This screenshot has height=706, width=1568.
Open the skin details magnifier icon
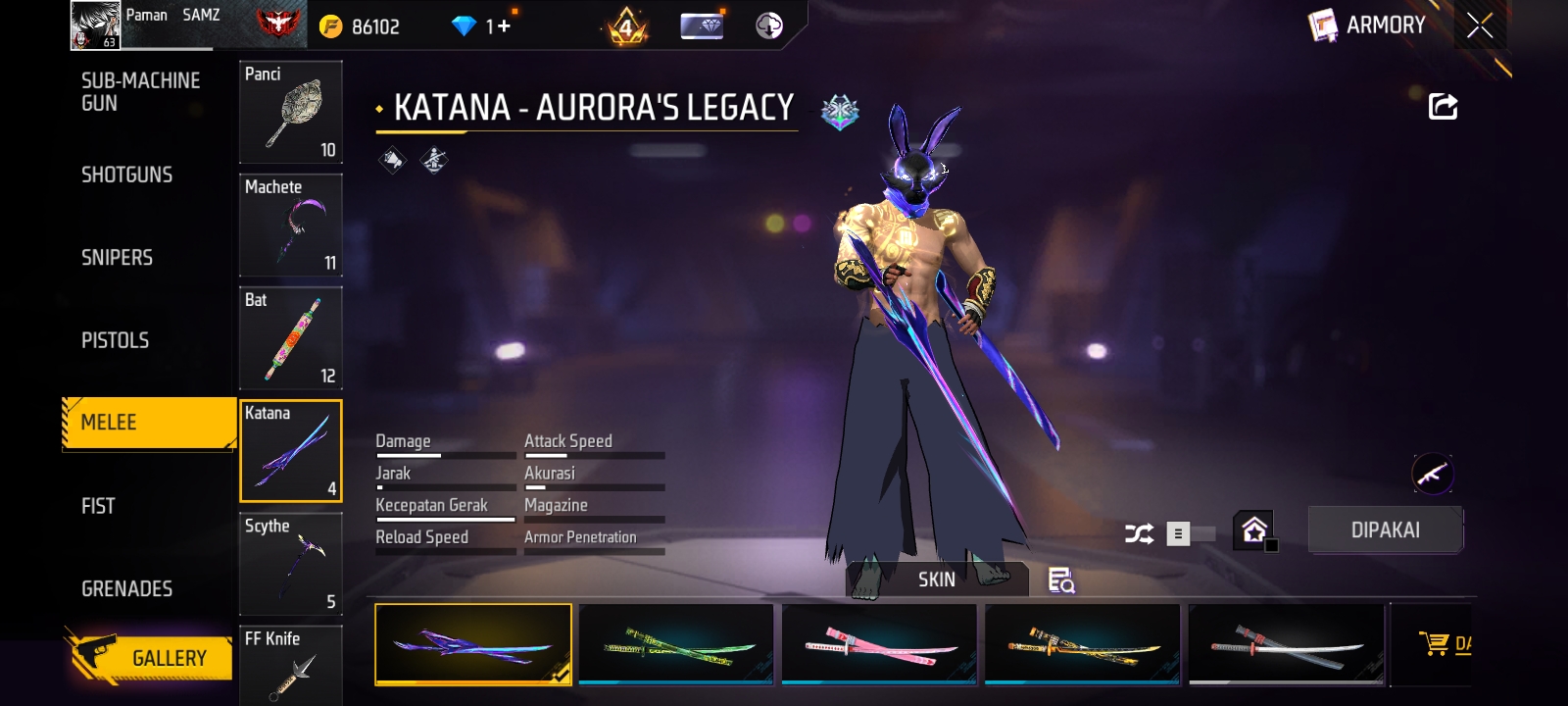(x=1060, y=580)
